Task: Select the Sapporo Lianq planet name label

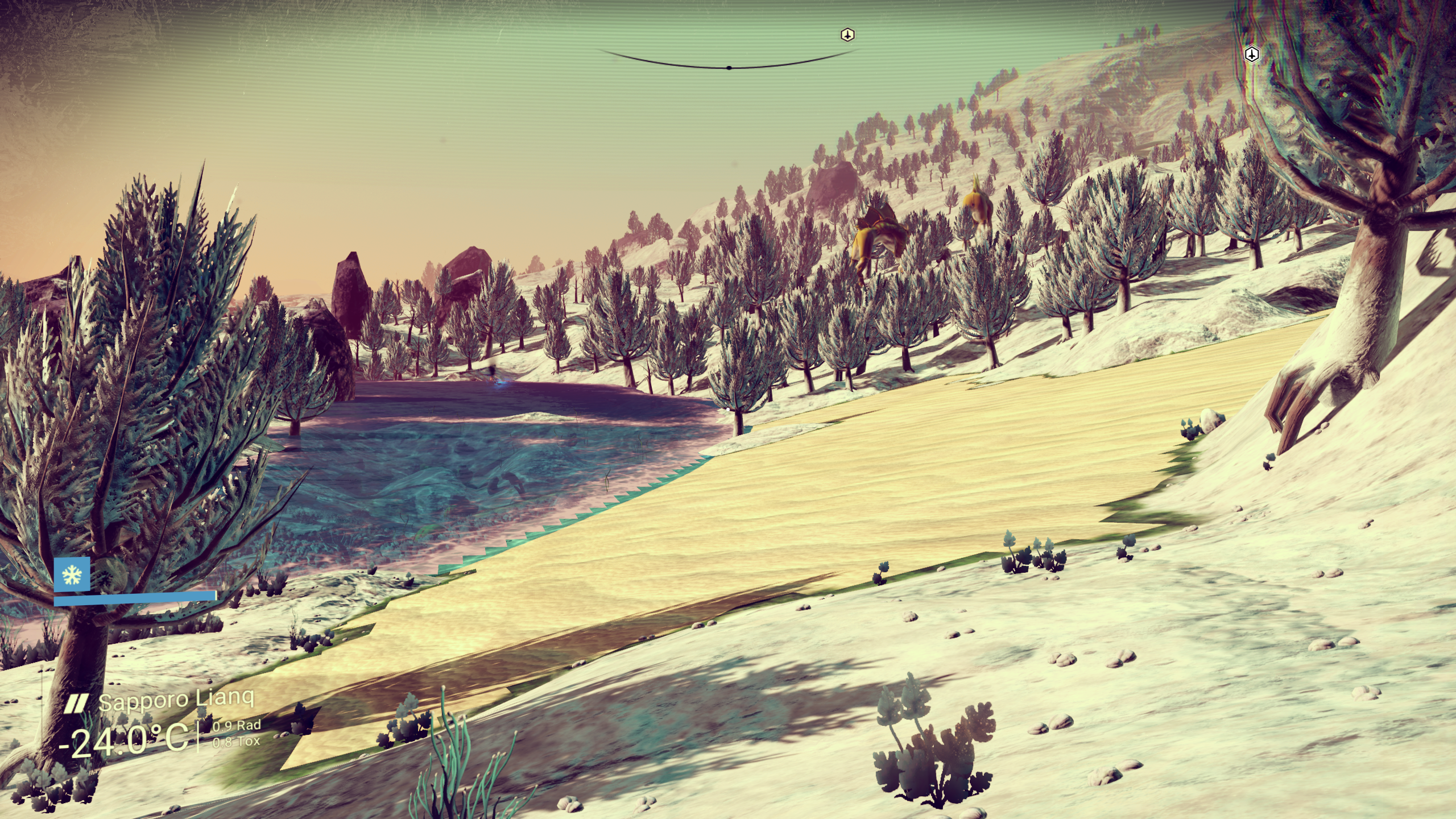Action: [176, 700]
